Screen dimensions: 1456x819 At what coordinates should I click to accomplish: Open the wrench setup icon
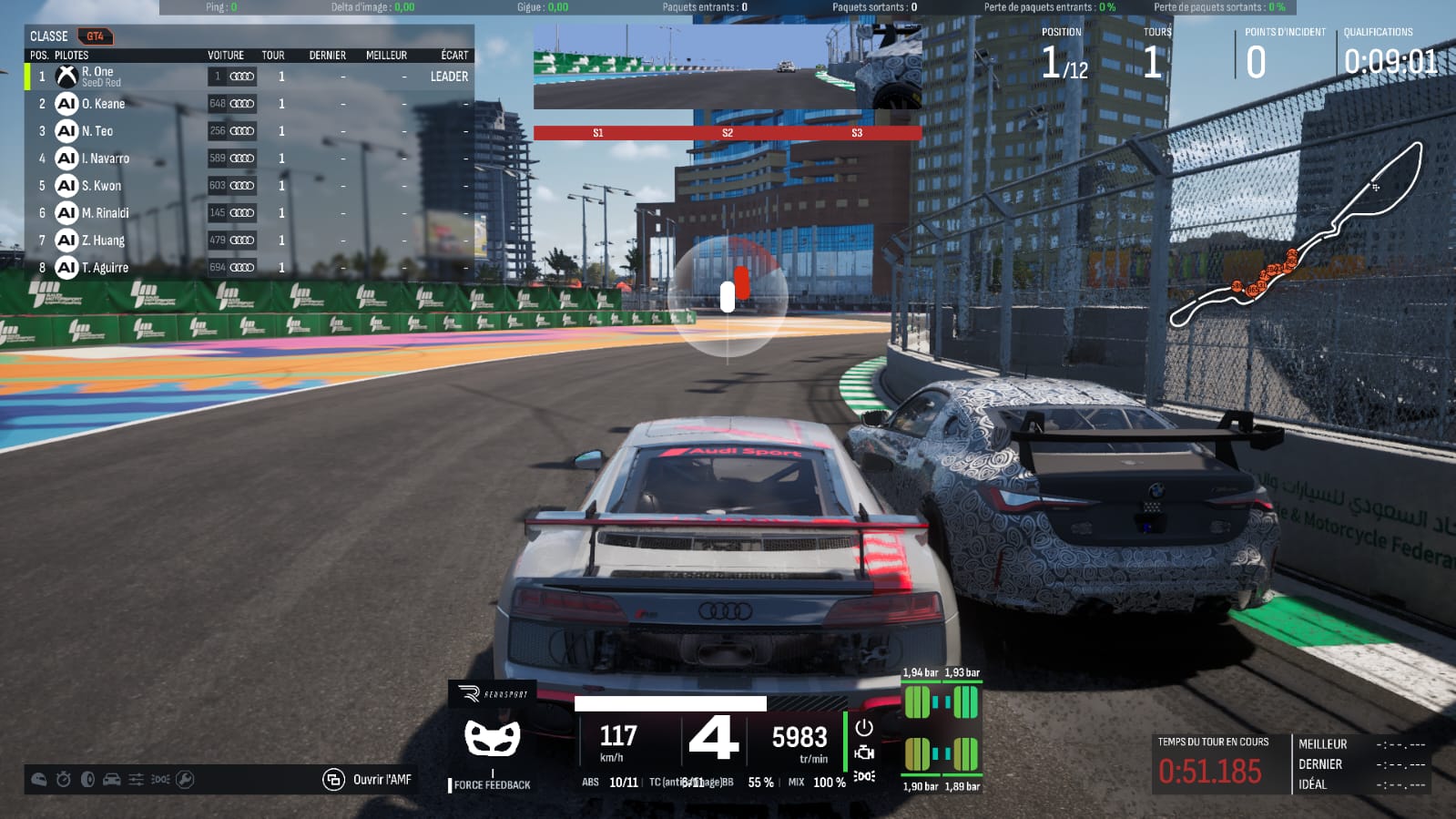[185, 780]
